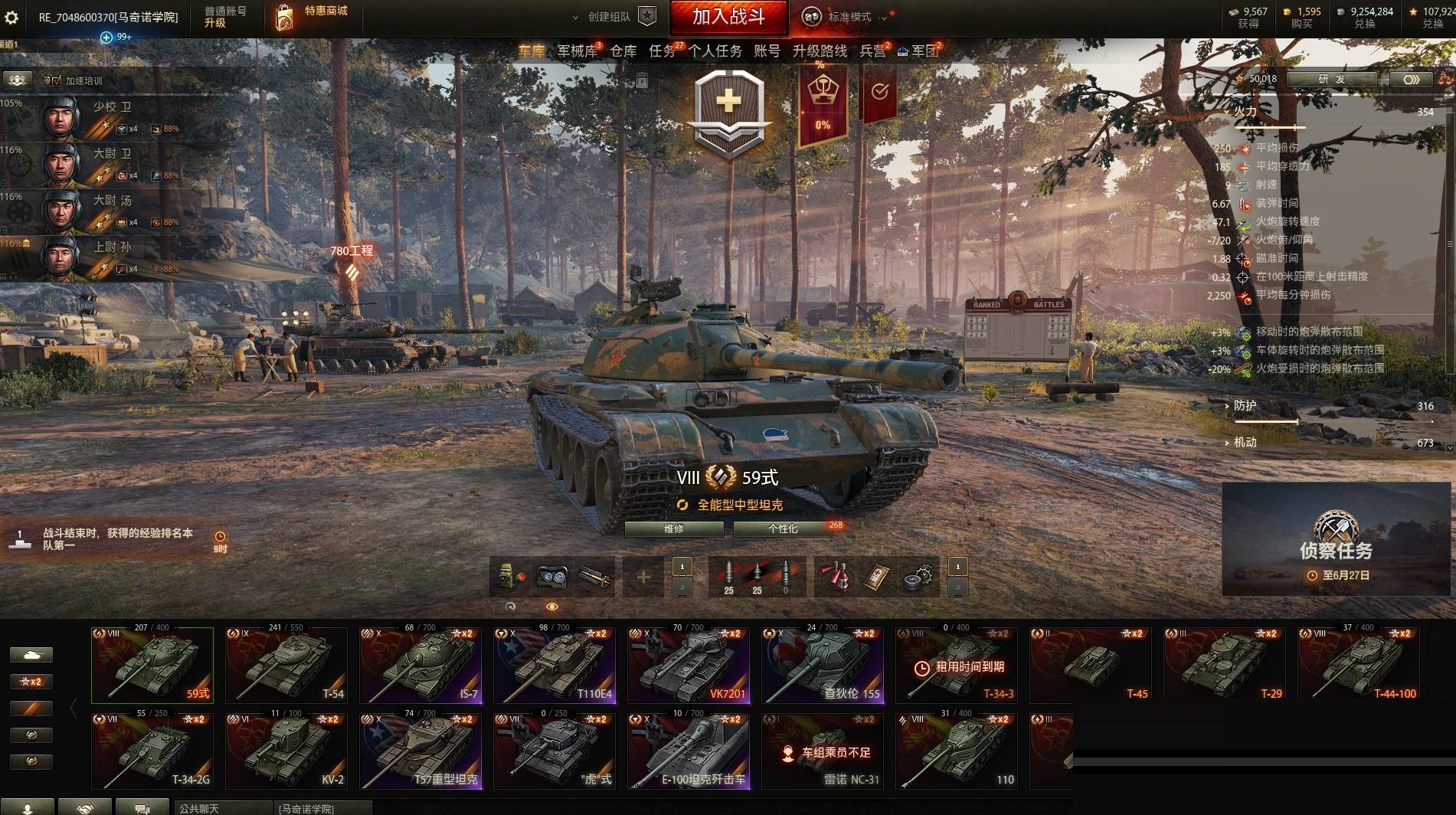1456x815 pixels.
Task: Open the settings gear menu
Action: [x=11, y=18]
